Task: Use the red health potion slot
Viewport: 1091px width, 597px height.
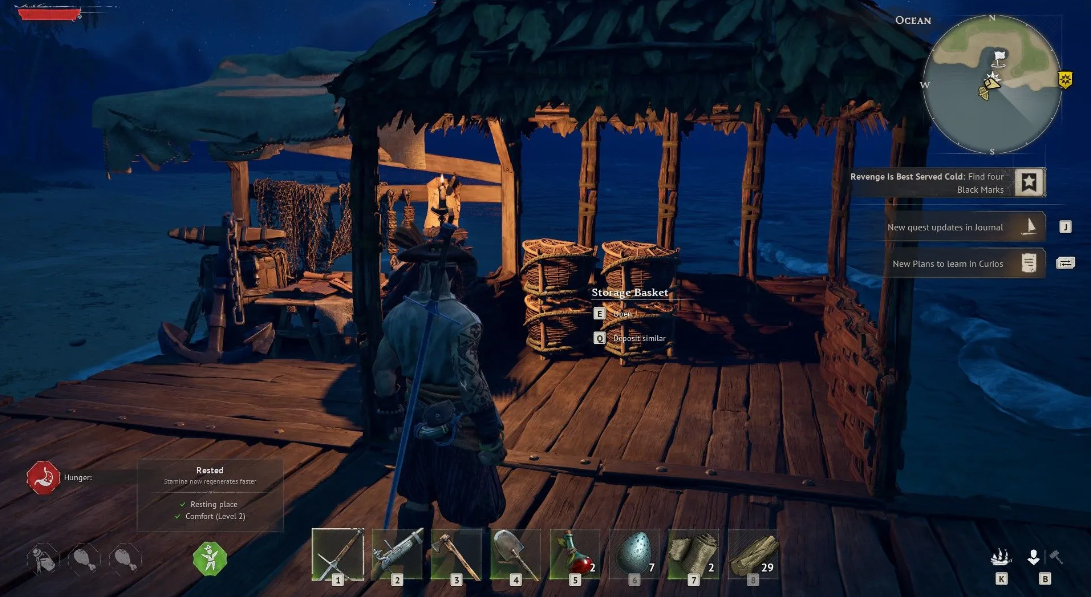Action: point(574,552)
